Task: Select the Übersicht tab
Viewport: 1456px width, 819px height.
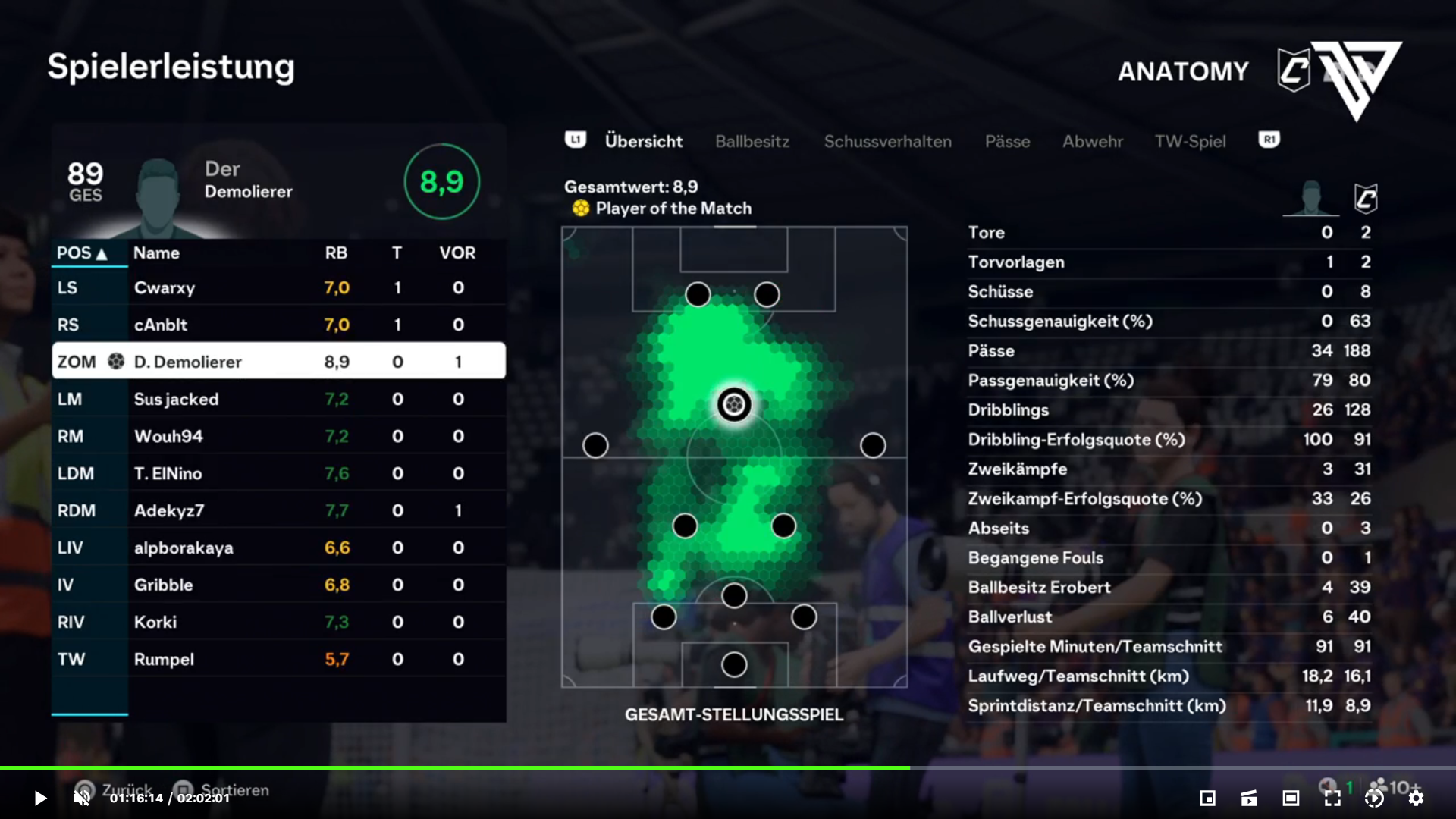Action: [x=643, y=142]
